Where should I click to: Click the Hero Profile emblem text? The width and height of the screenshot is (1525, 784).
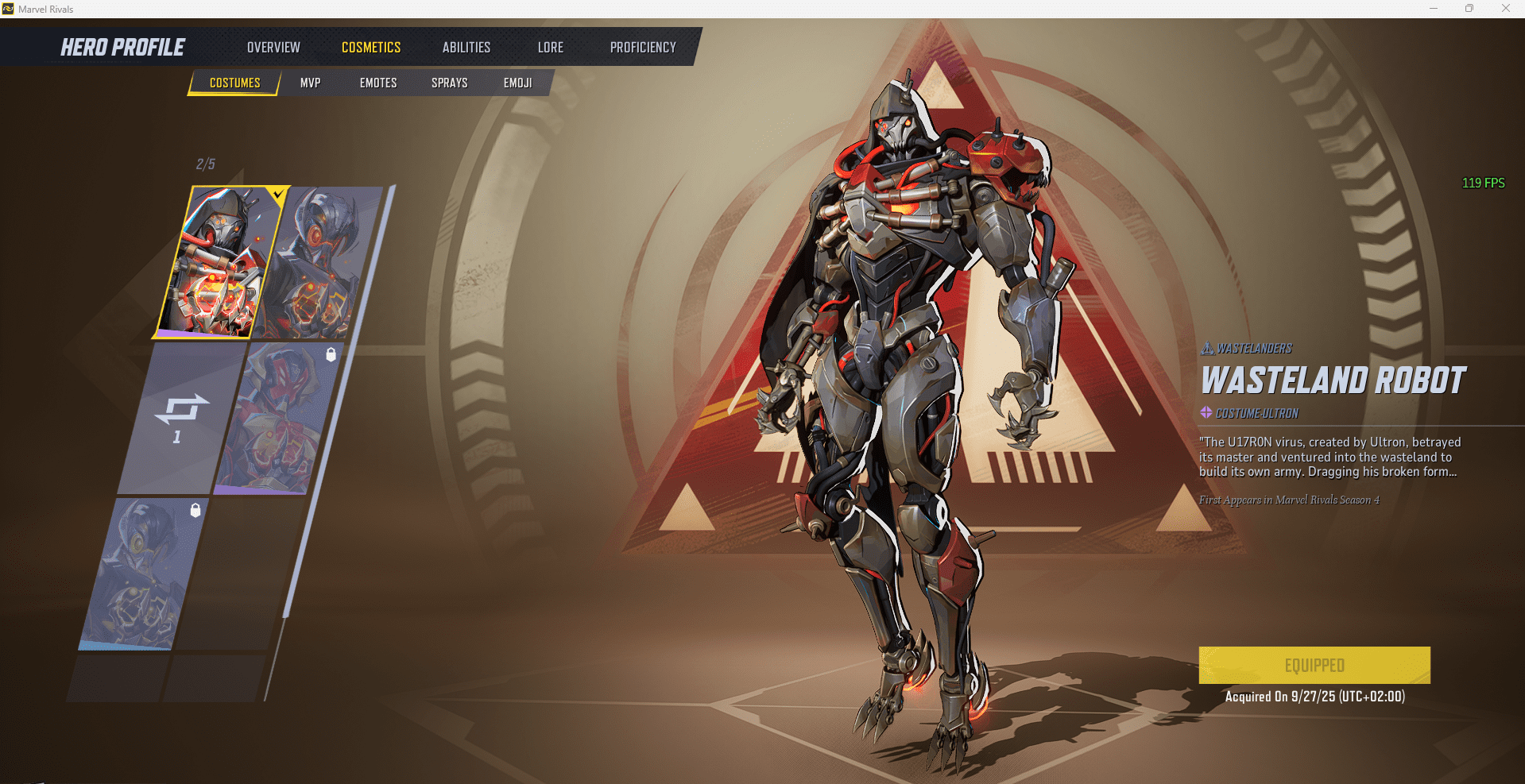pyautogui.click(x=122, y=46)
